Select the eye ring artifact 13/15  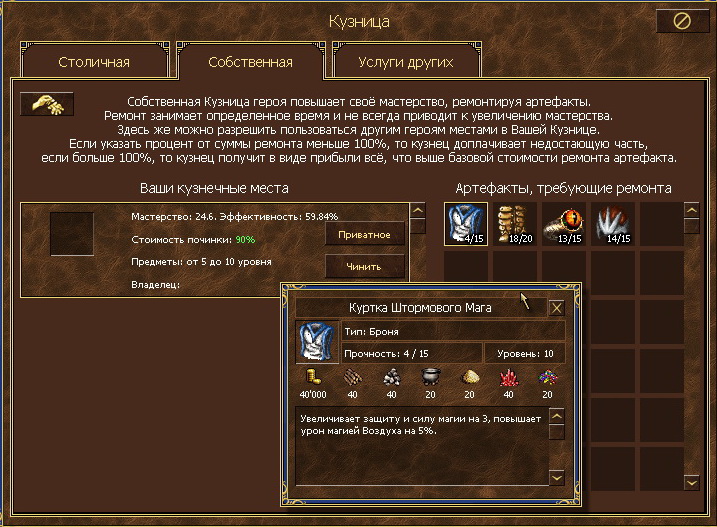[564, 224]
